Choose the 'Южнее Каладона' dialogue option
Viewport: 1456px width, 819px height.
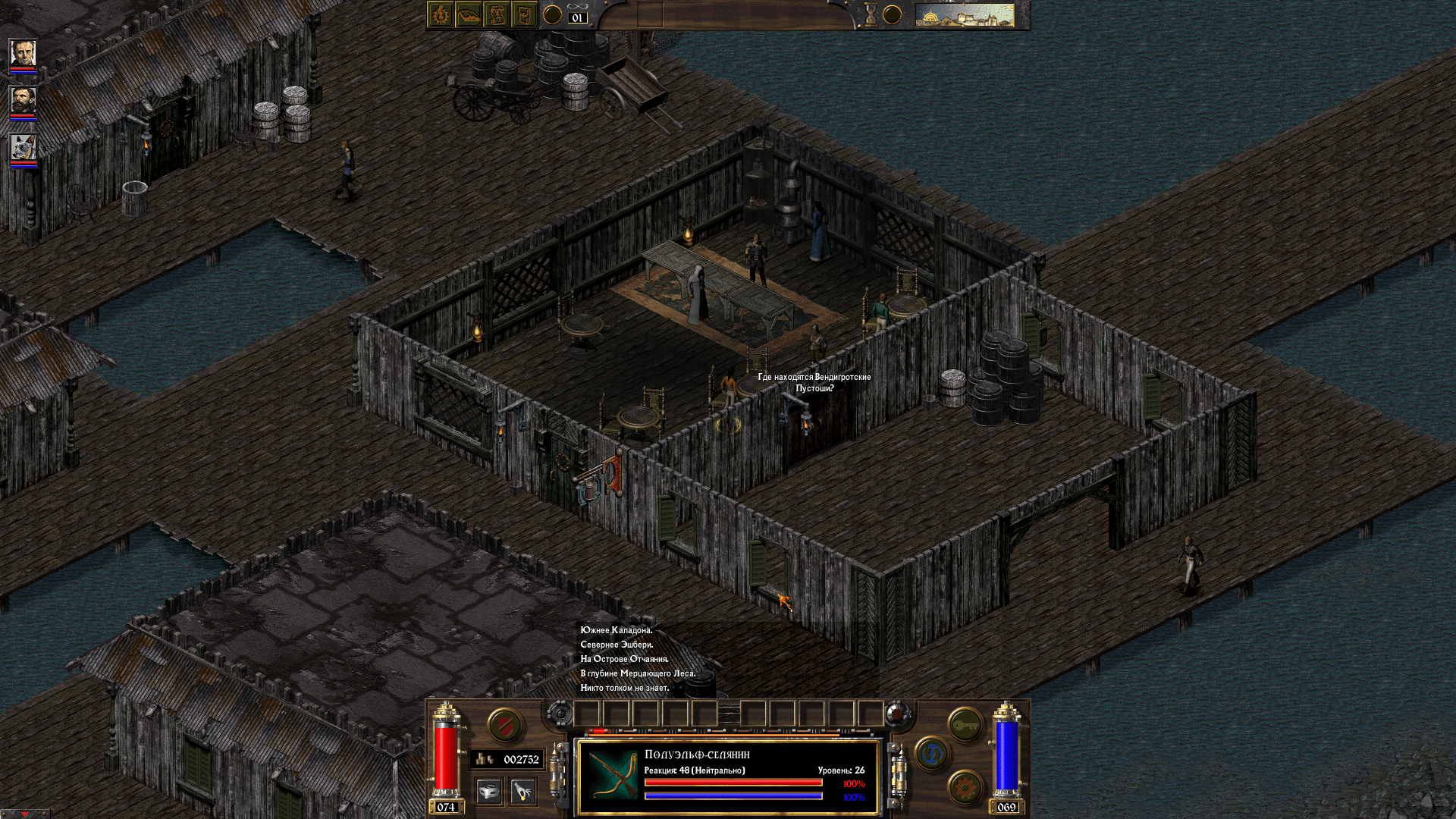(617, 630)
